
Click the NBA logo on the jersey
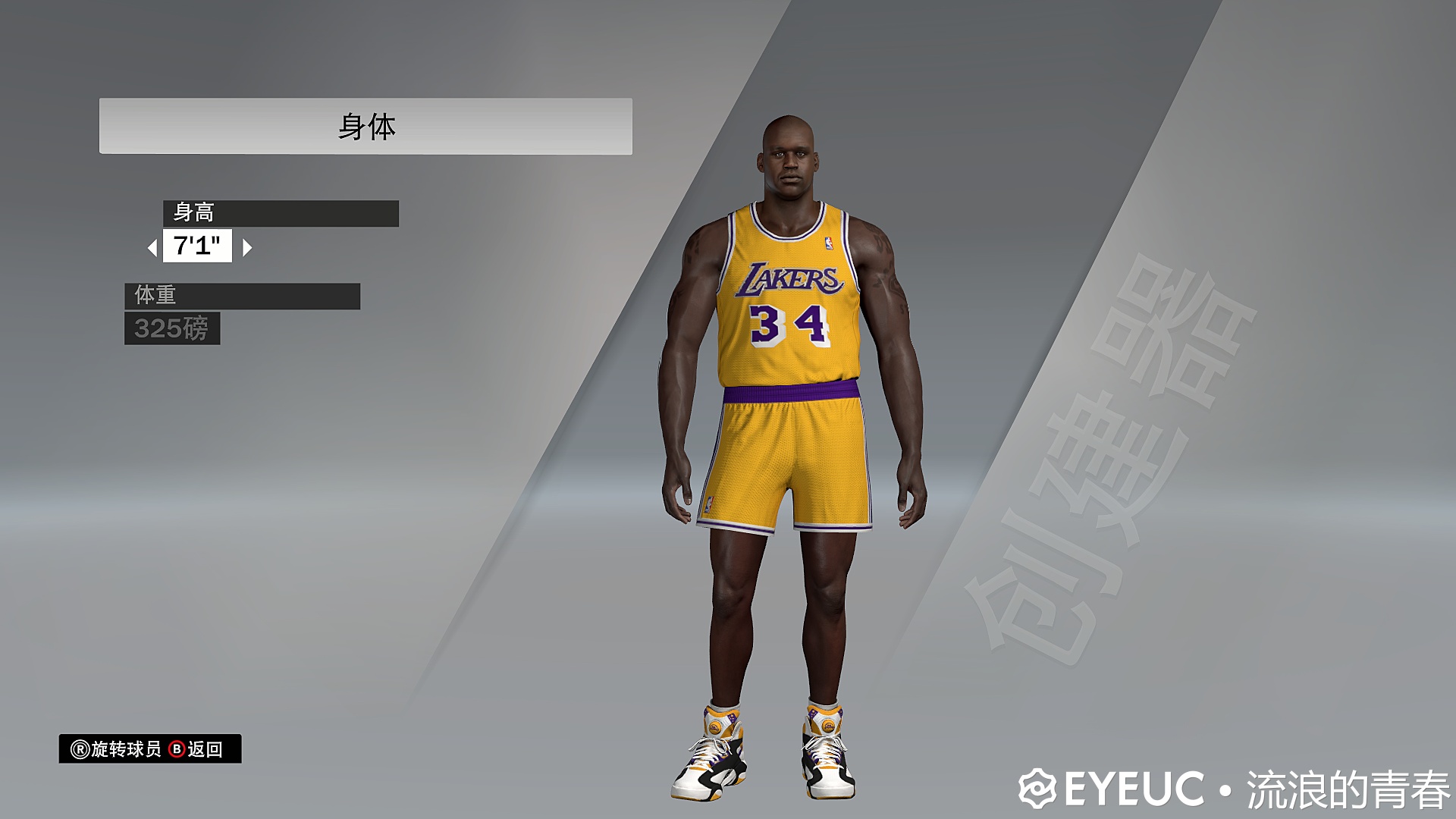point(830,244)
